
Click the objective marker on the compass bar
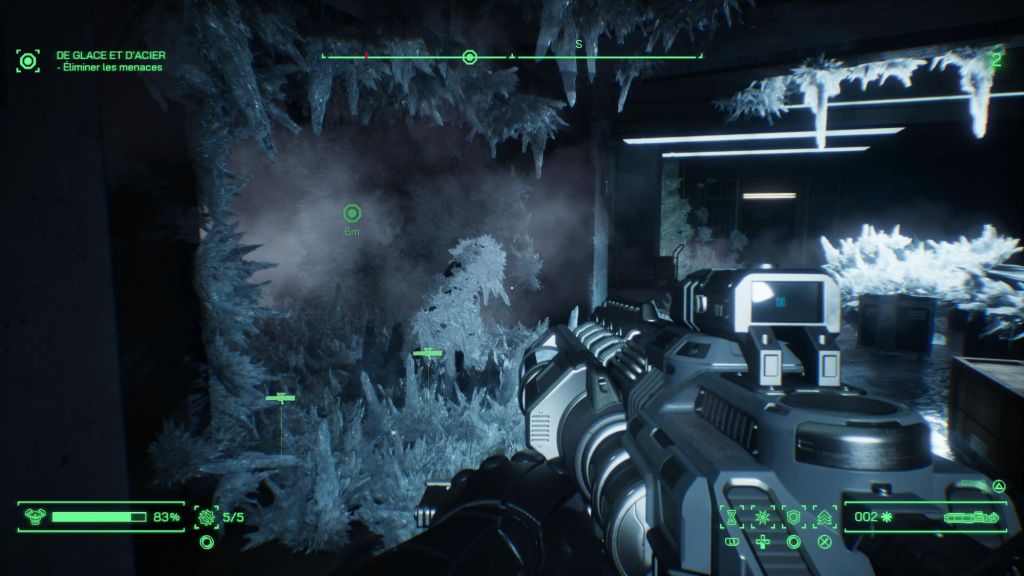coord(469,56)
